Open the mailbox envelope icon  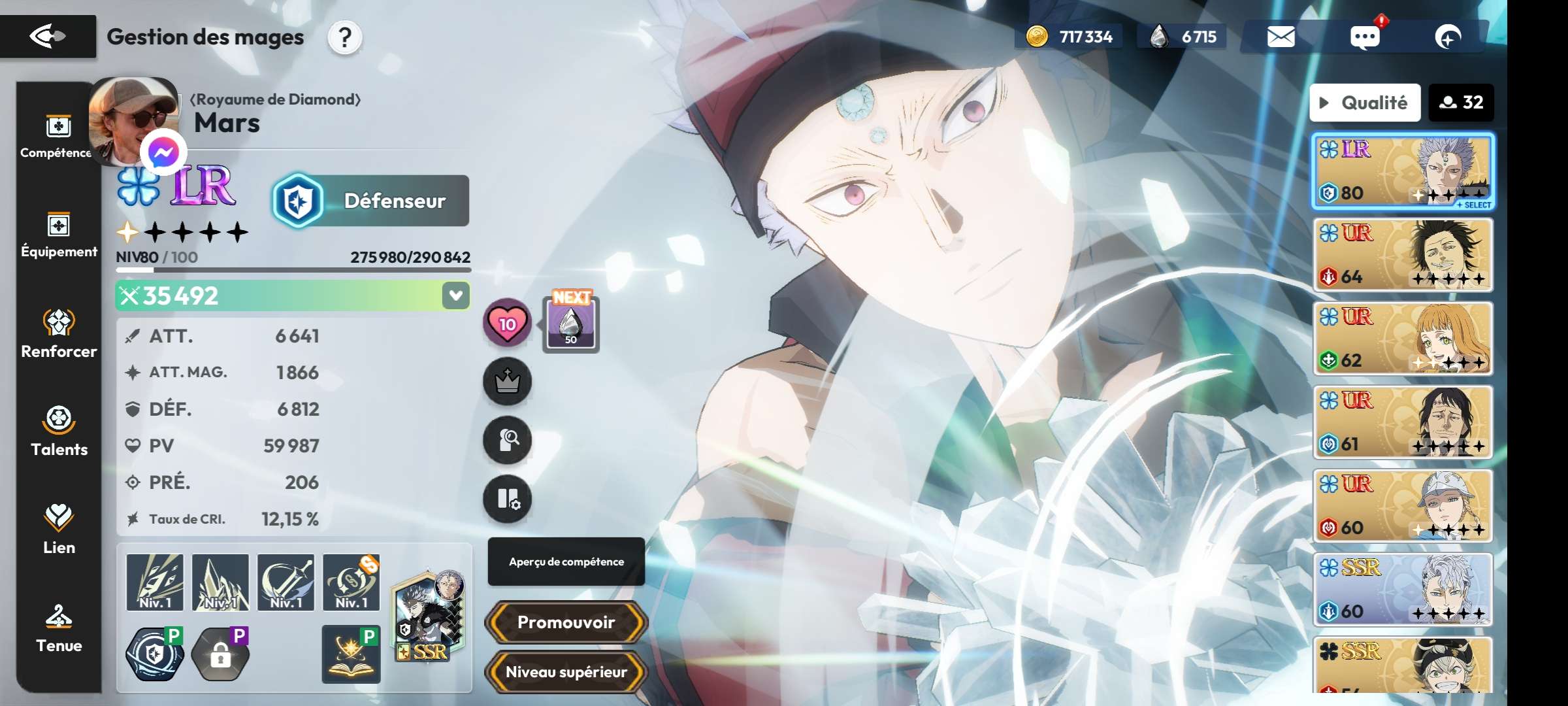tap(1281, 37)
